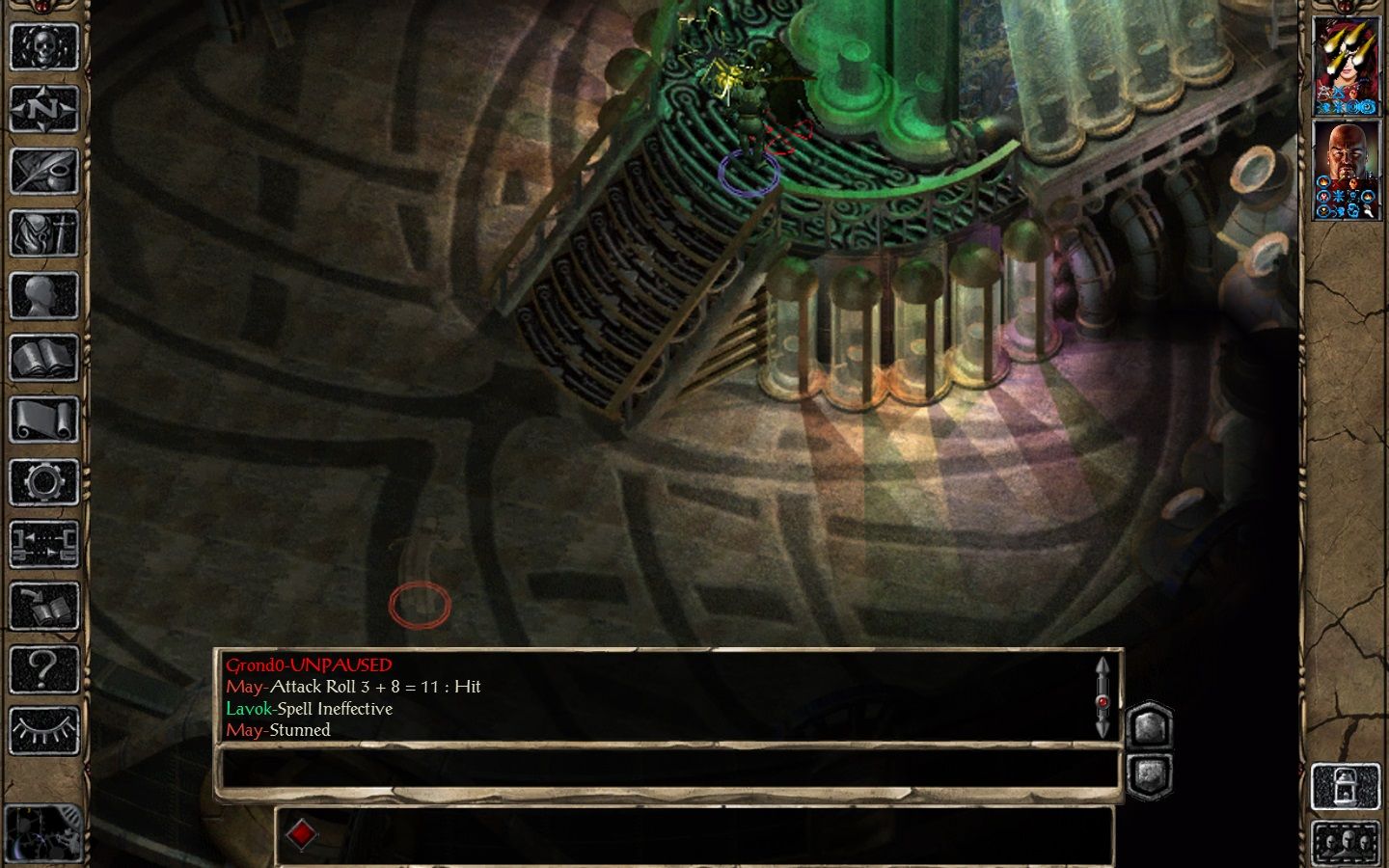Open help with the question mark button

[x=44, y=668]
